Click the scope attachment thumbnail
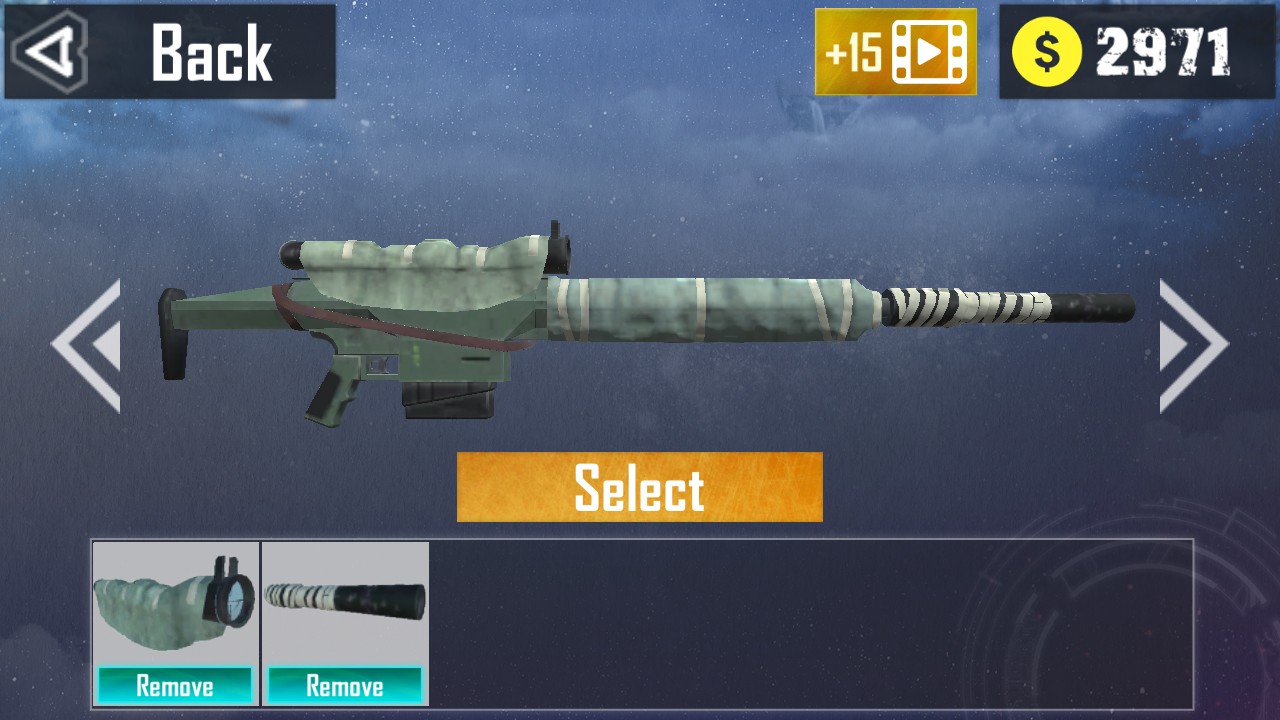Screen dimensions: 1280x720 [x=174, y=605]
